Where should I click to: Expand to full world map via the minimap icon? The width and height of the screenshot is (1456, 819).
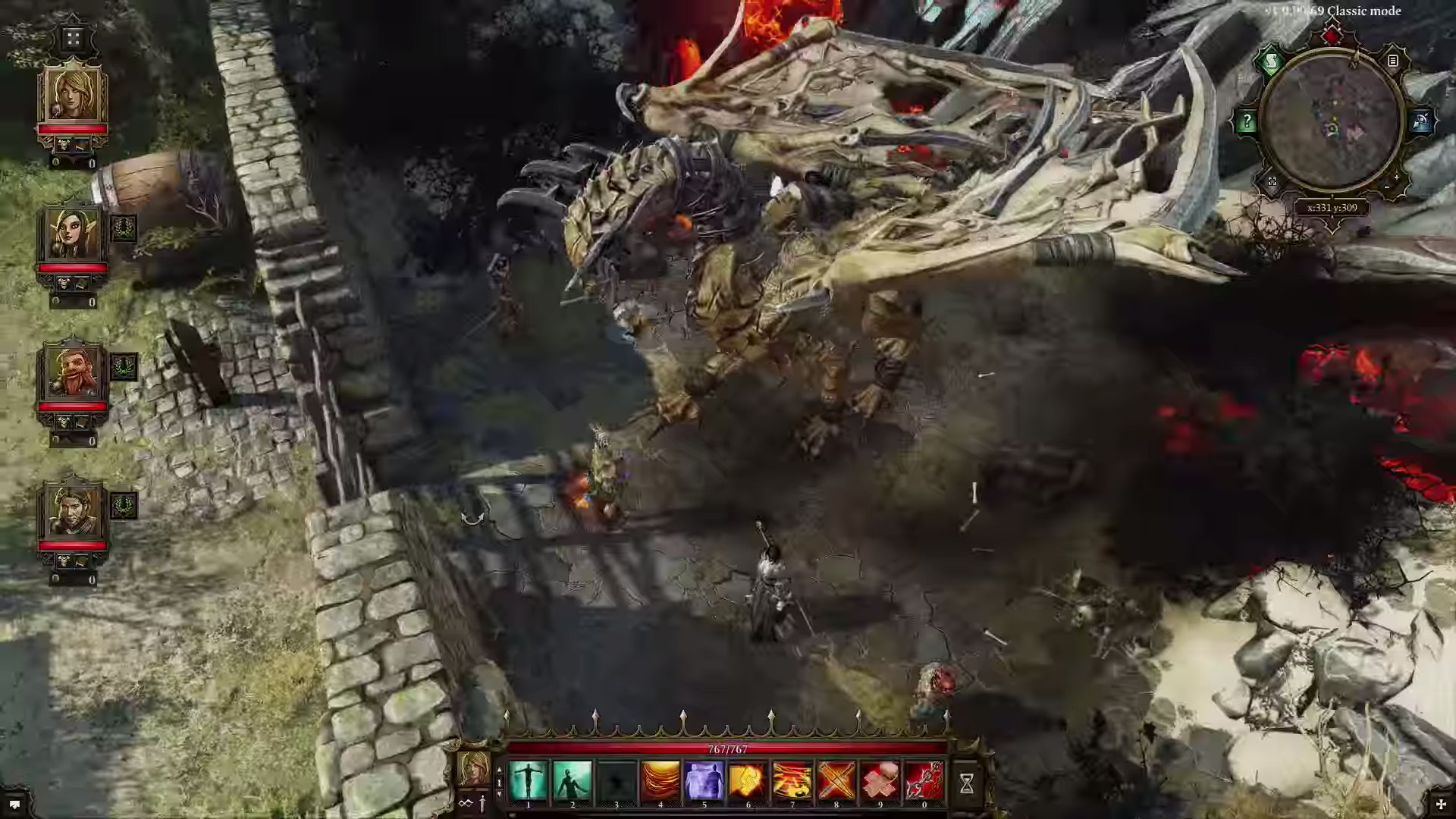pyautogui.click(x=1272, y=182)
